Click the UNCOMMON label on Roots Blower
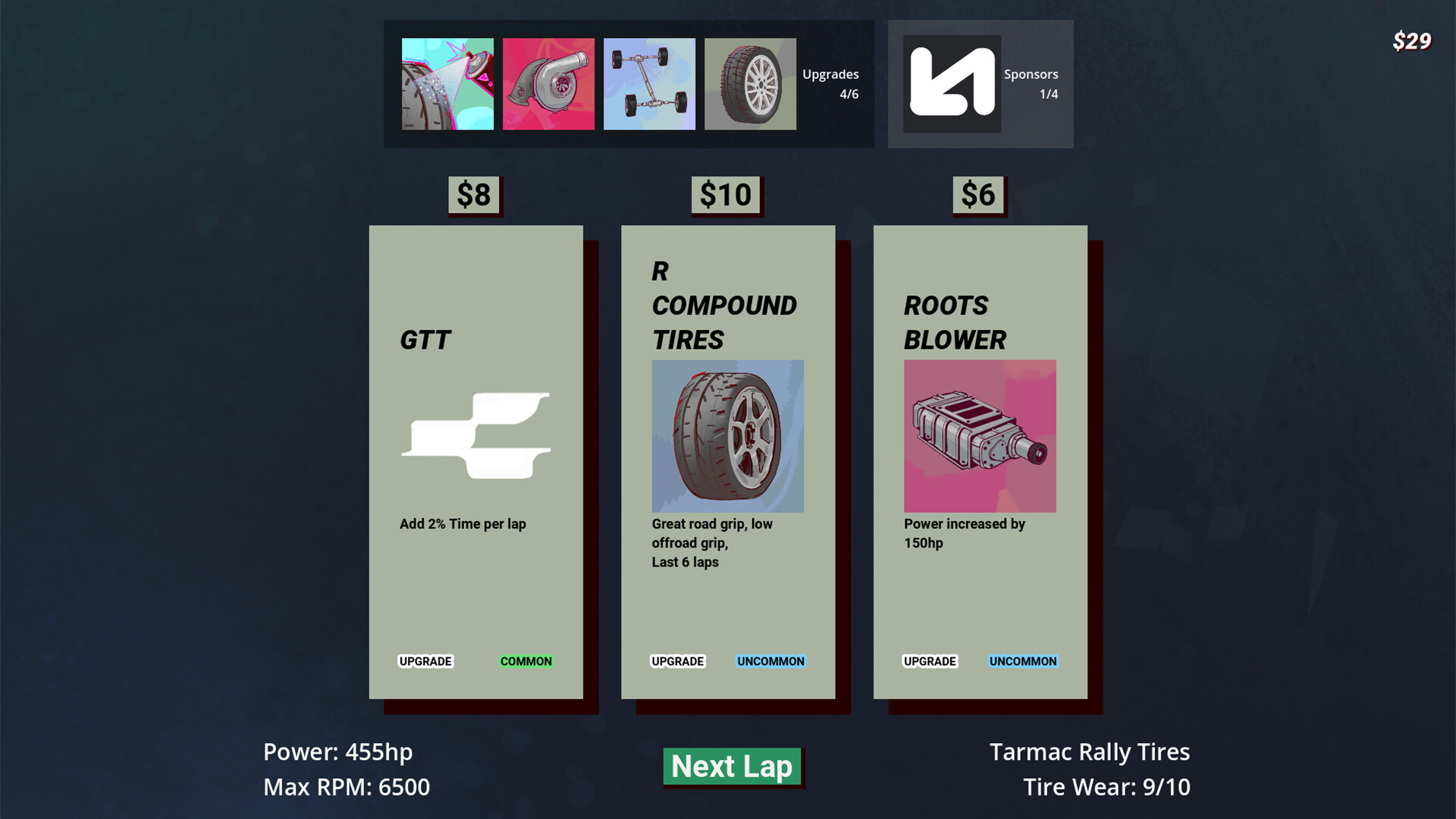 tap(1022, 661)
